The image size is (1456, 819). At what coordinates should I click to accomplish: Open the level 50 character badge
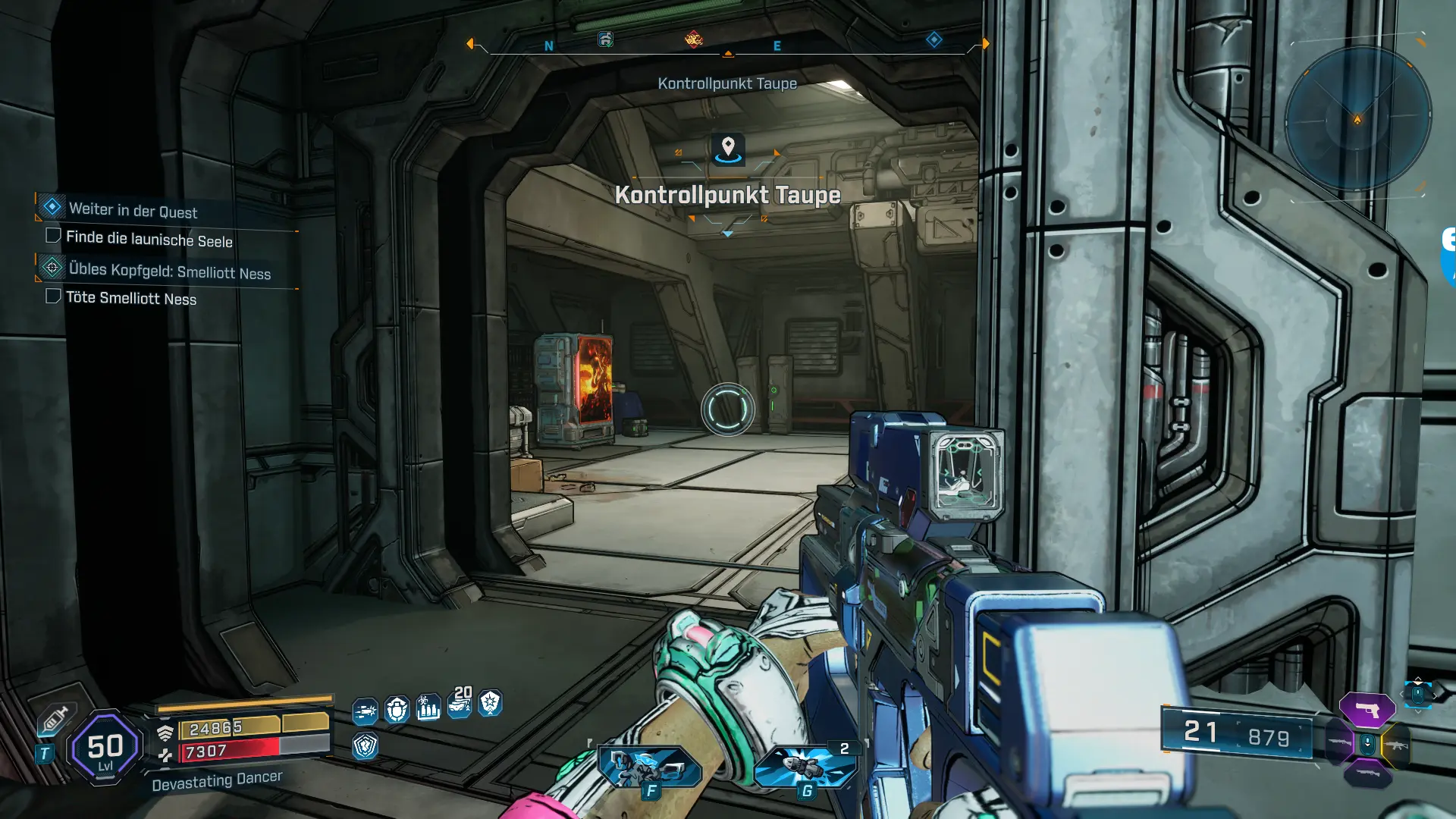click(x=105, y=748)
